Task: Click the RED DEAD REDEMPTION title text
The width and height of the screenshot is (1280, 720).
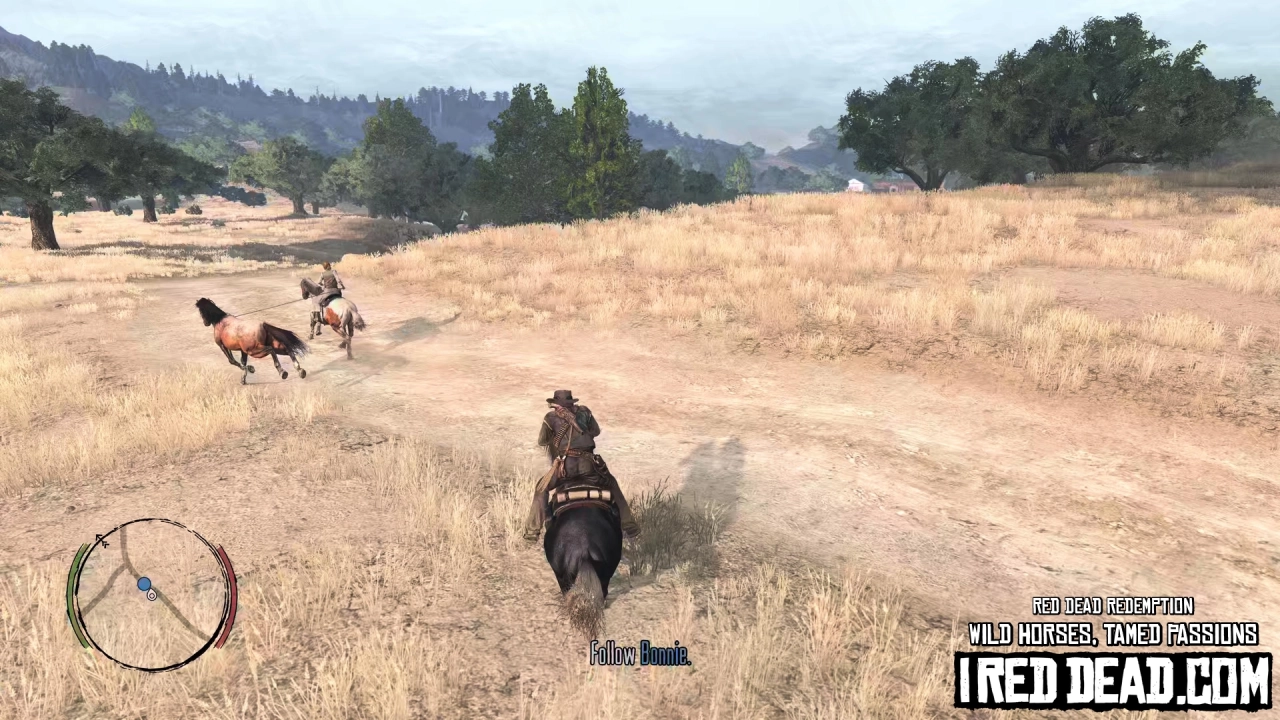Action: [x=1112, y=607]
